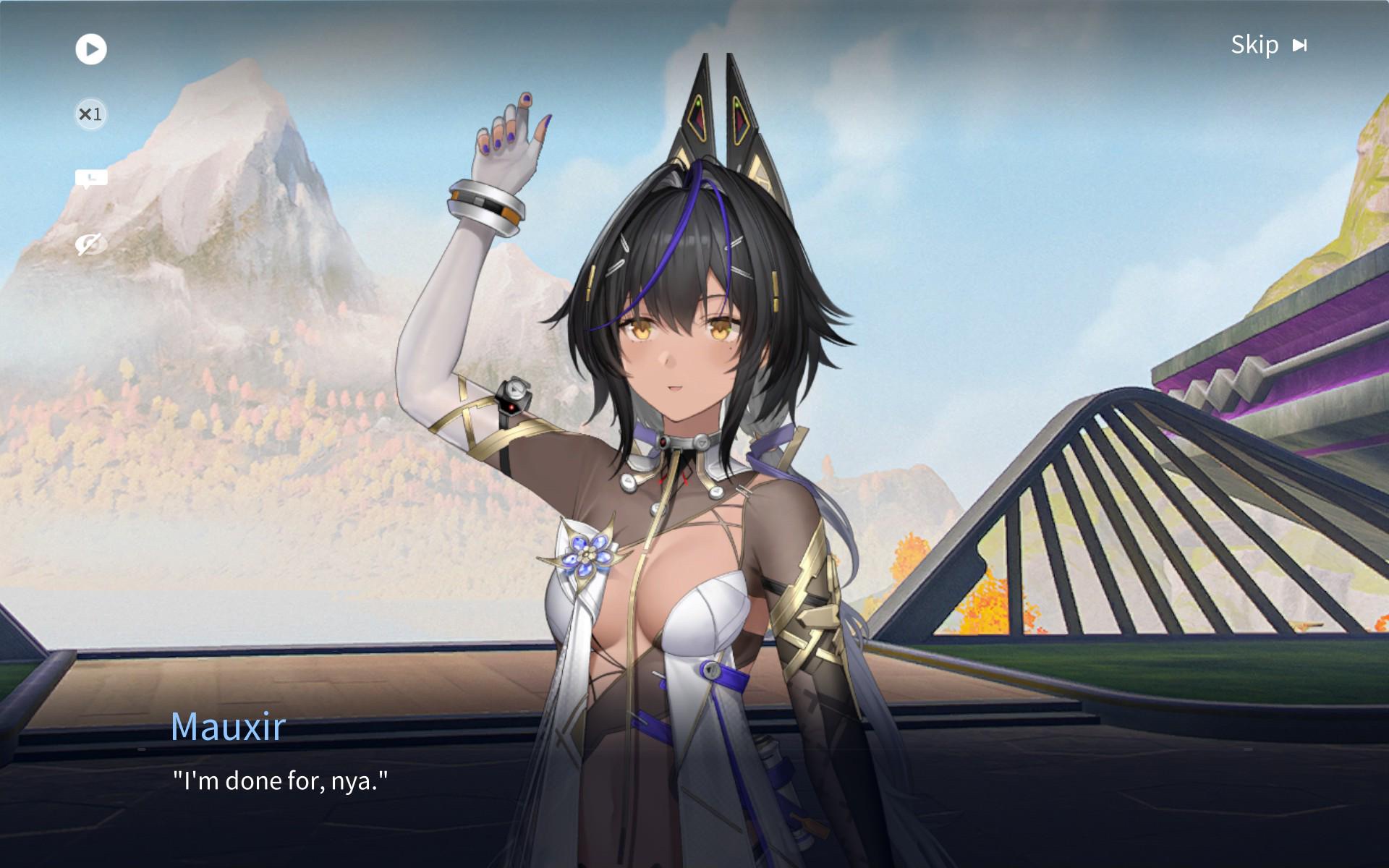Skip the story scene

(x=1268, y=46)
